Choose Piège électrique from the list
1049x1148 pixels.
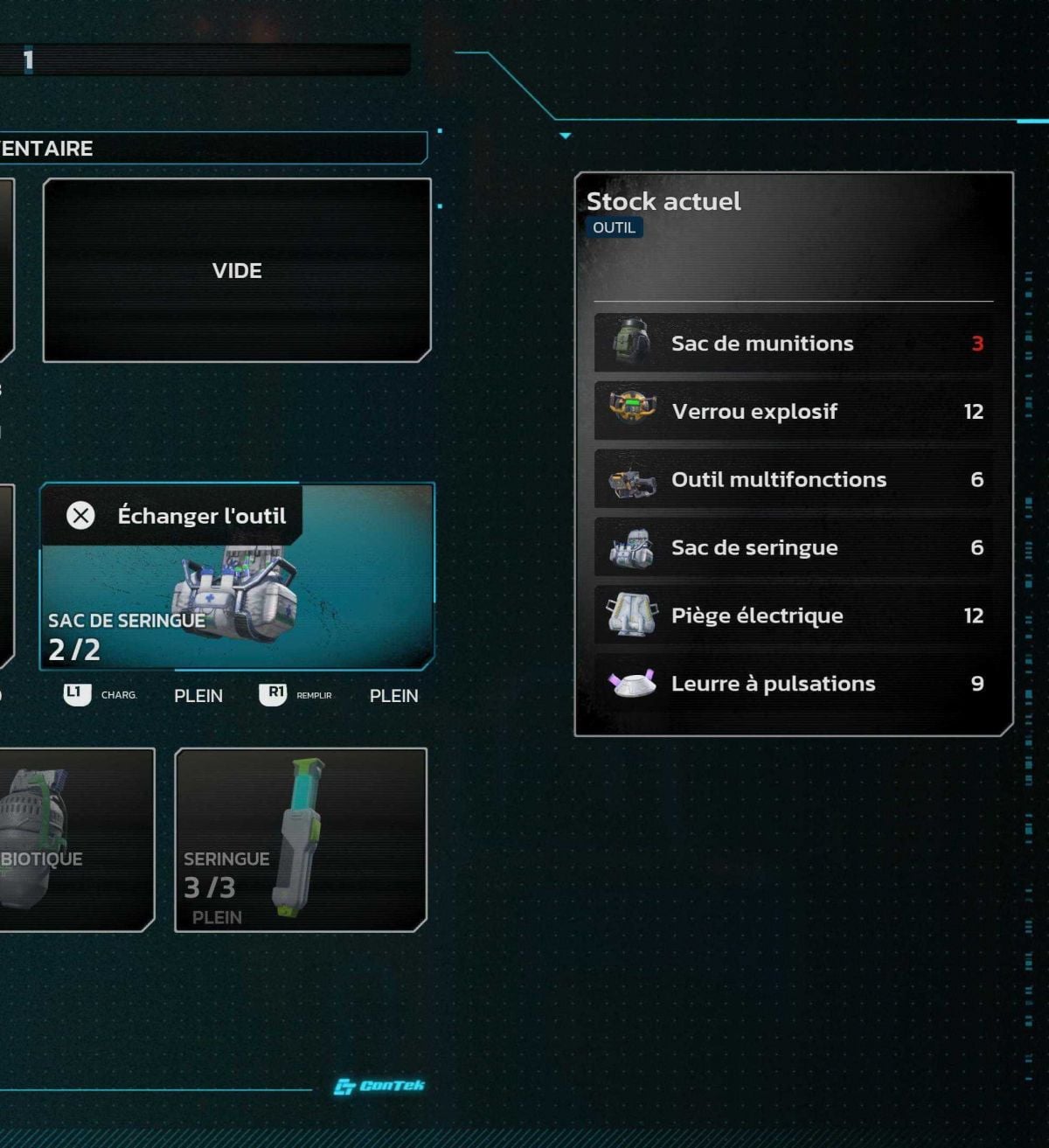click(793, 616)
